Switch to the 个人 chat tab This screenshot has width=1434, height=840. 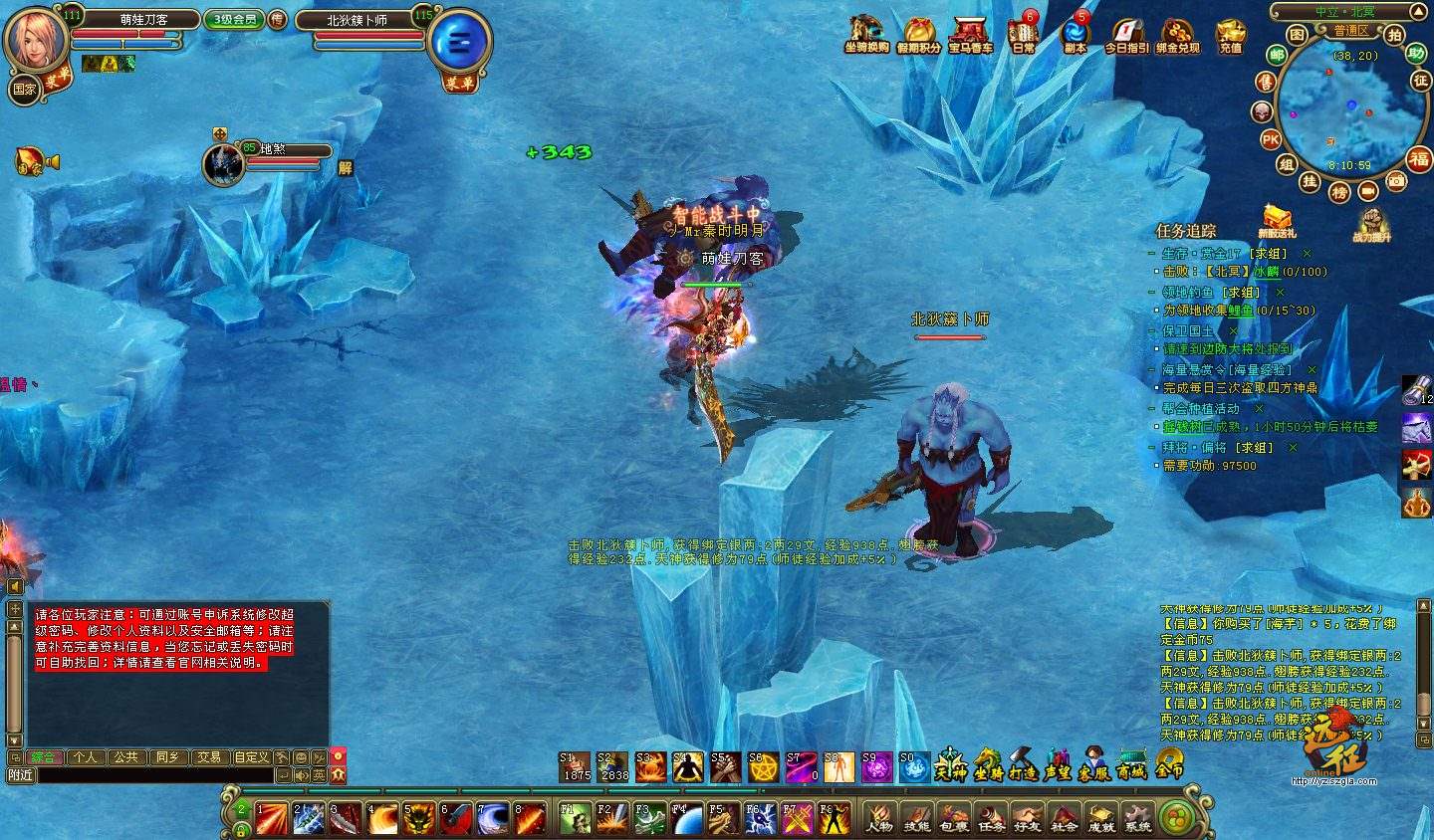(x=86, y=757)
